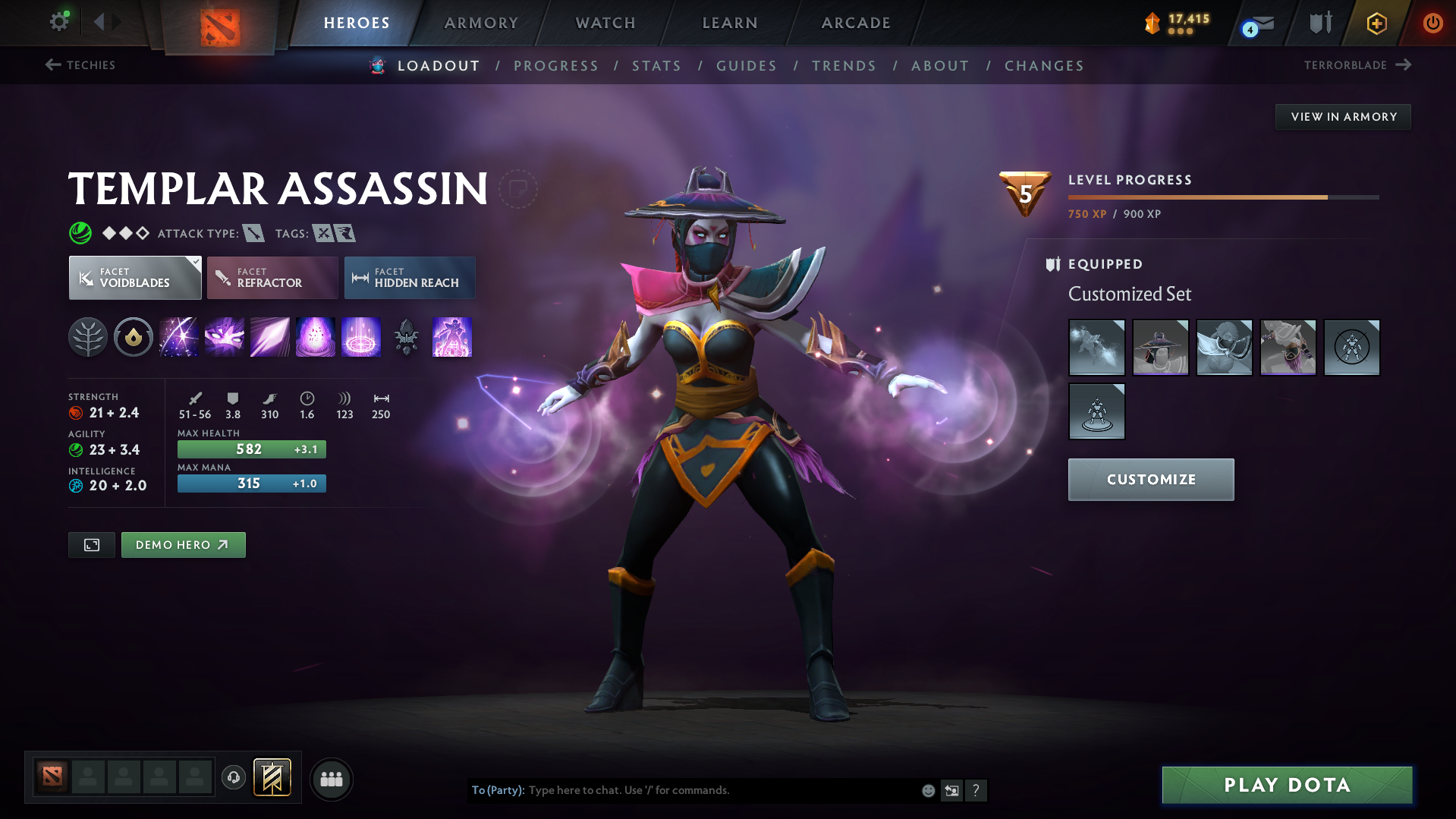Select the Voidblades facet

point(135,278)
